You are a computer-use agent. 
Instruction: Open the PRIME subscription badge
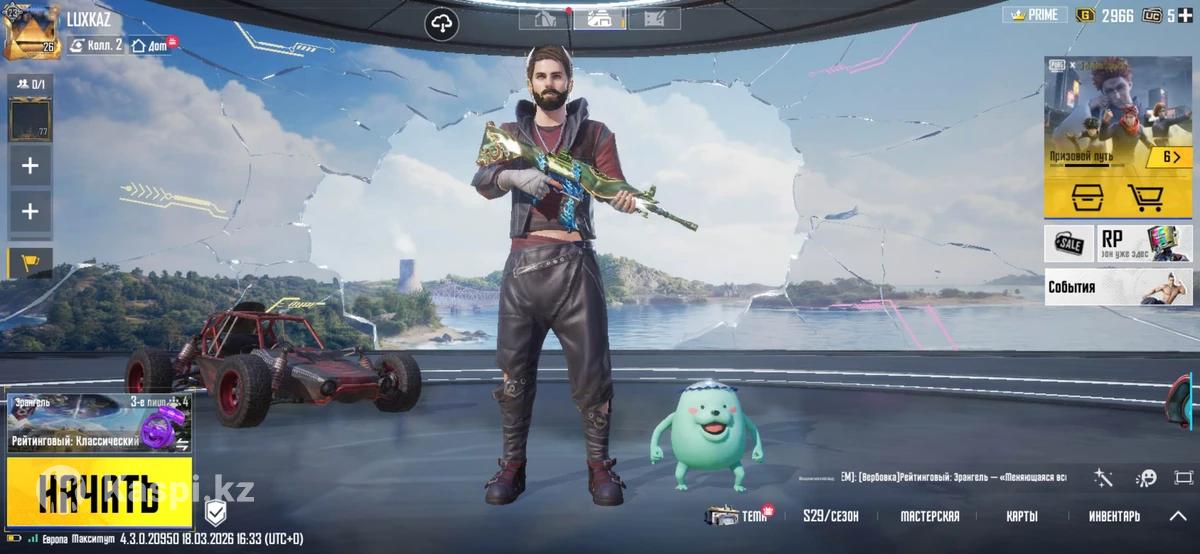click(1033, 15)
